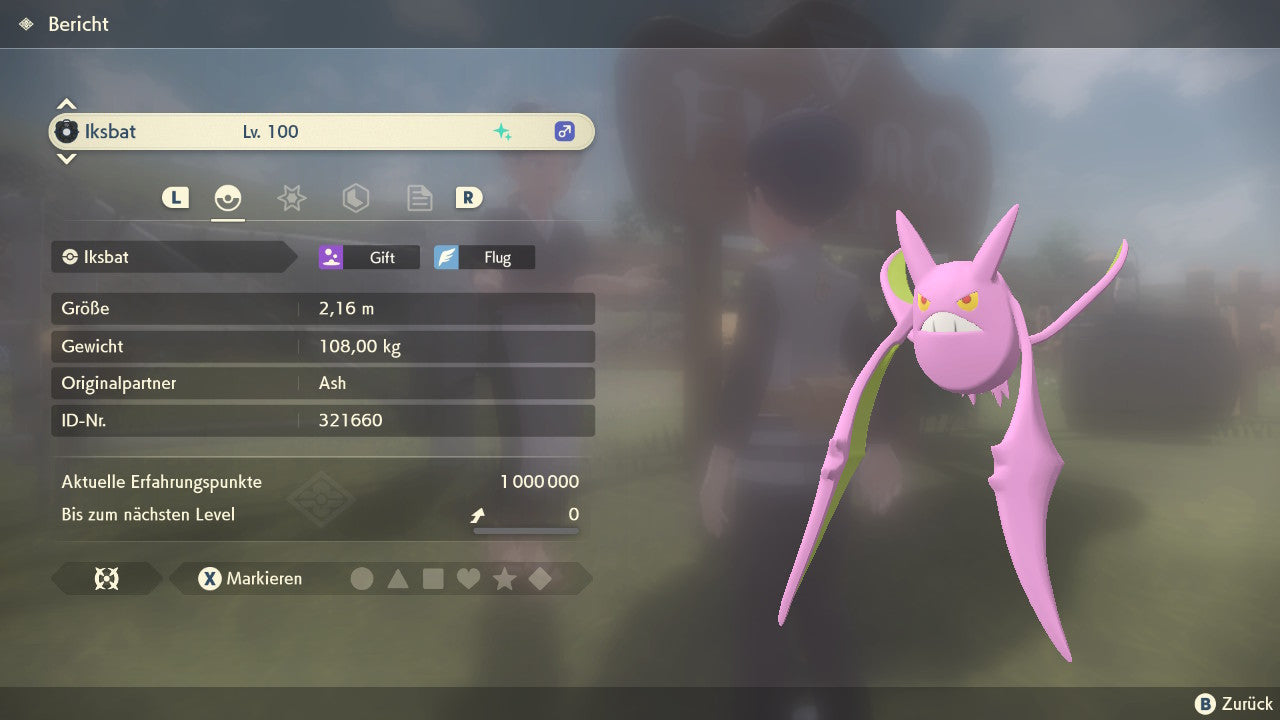Show the document notes tab
The width and height of the screenshot is (1280, 720).
(419, 198)
